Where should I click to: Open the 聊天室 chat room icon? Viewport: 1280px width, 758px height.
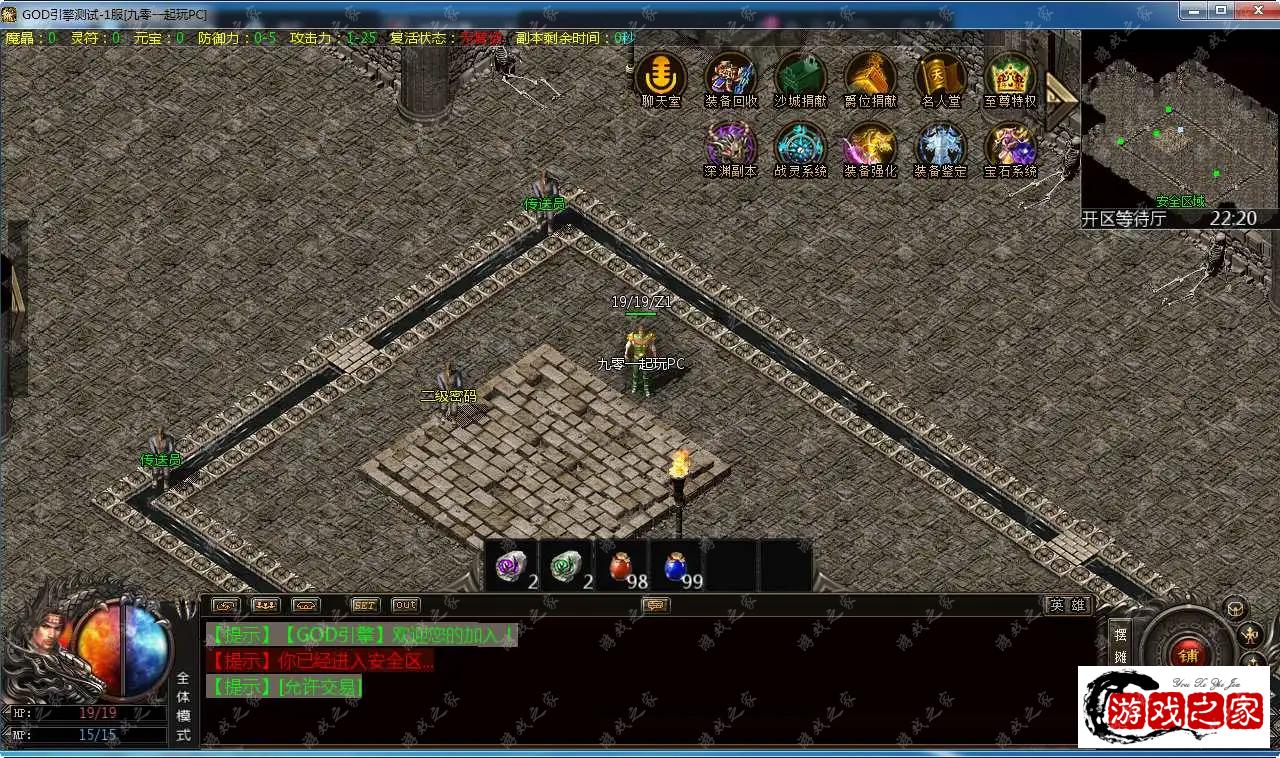coord(660,76)
